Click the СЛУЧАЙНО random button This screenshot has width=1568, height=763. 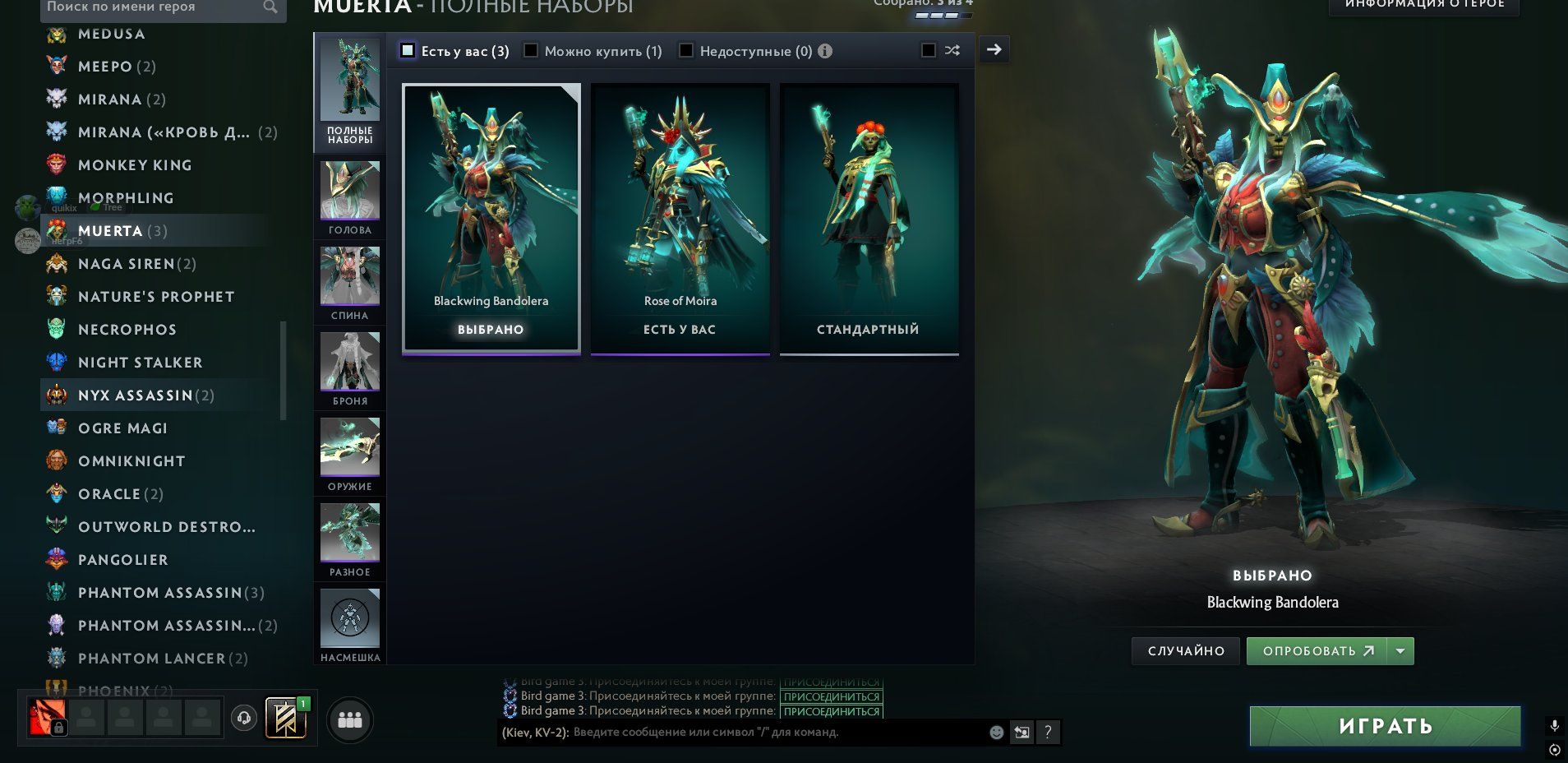(x=1186, y=651)
